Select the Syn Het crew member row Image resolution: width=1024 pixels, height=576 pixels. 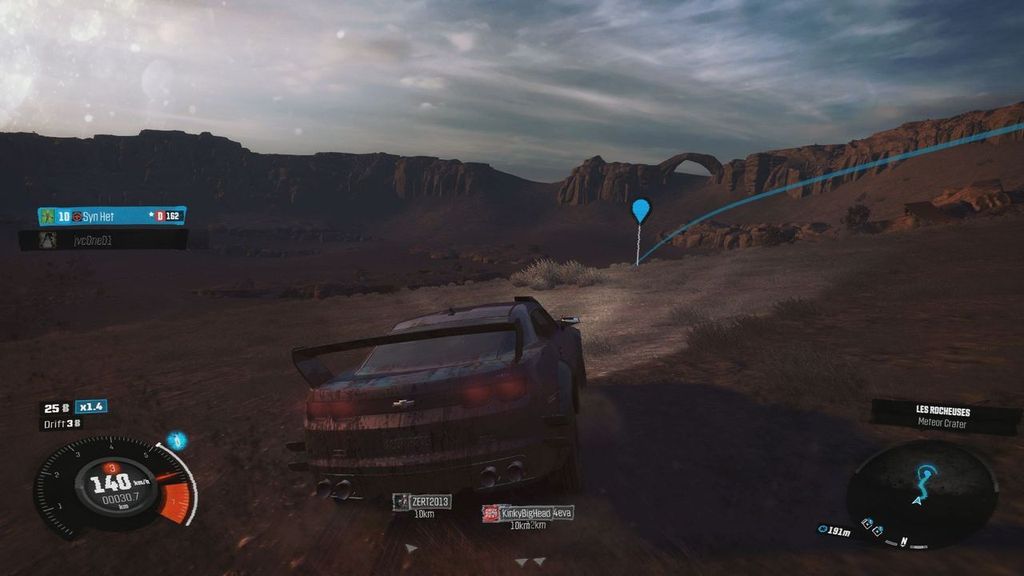coord(111,216)
